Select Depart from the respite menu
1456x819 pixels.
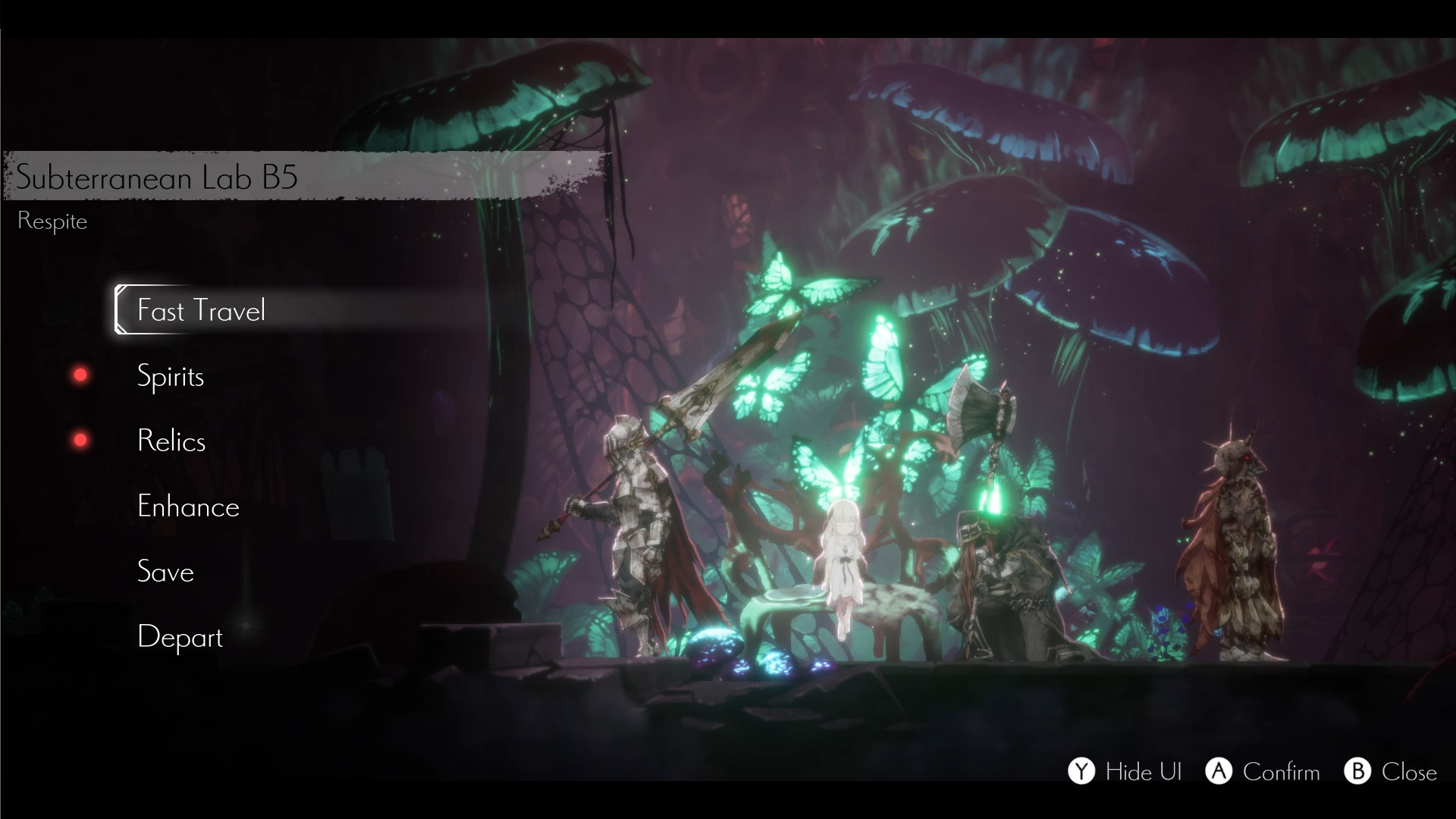tap(180, 638)
